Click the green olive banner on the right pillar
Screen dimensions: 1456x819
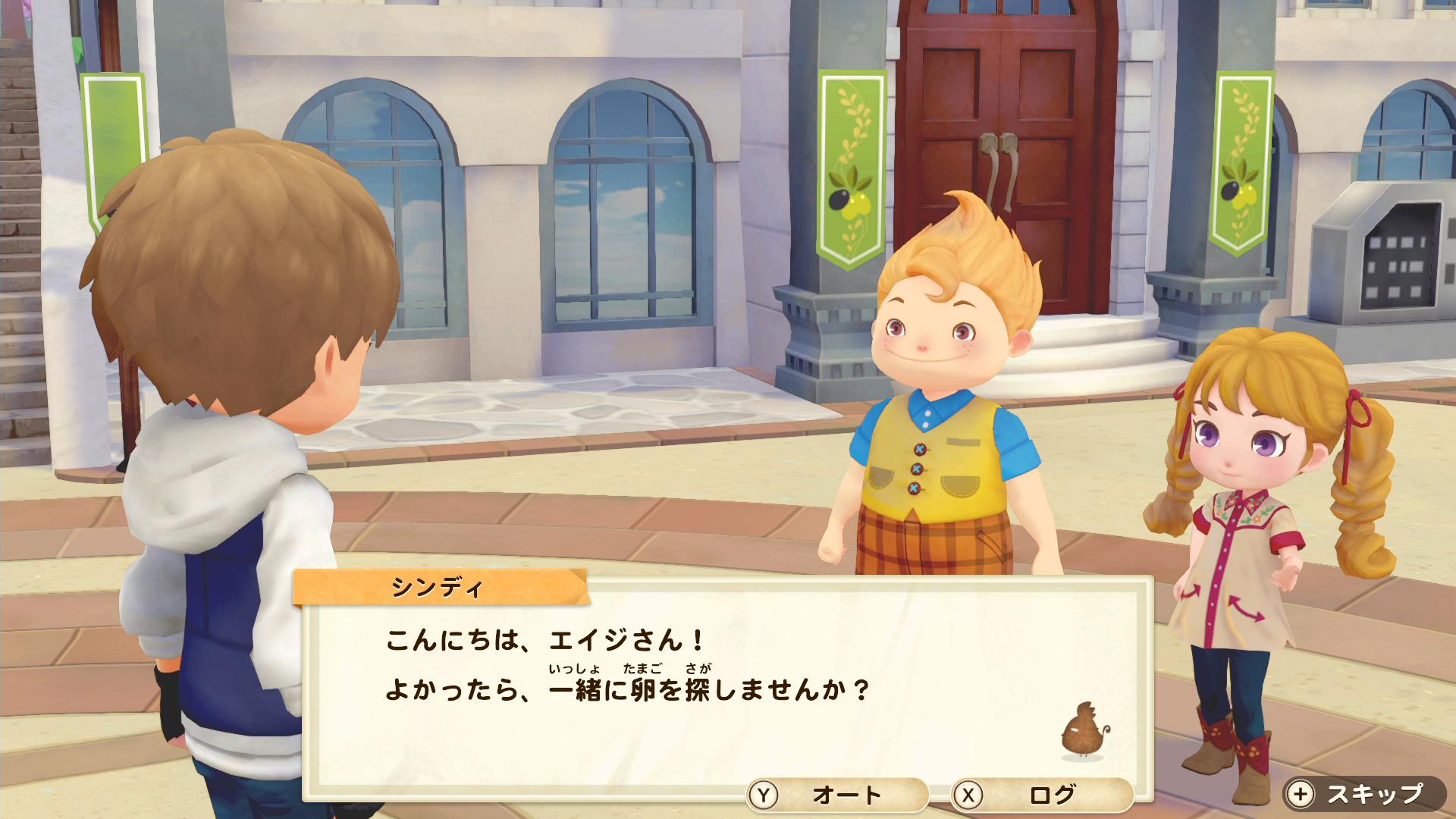tap(1244, 159)
